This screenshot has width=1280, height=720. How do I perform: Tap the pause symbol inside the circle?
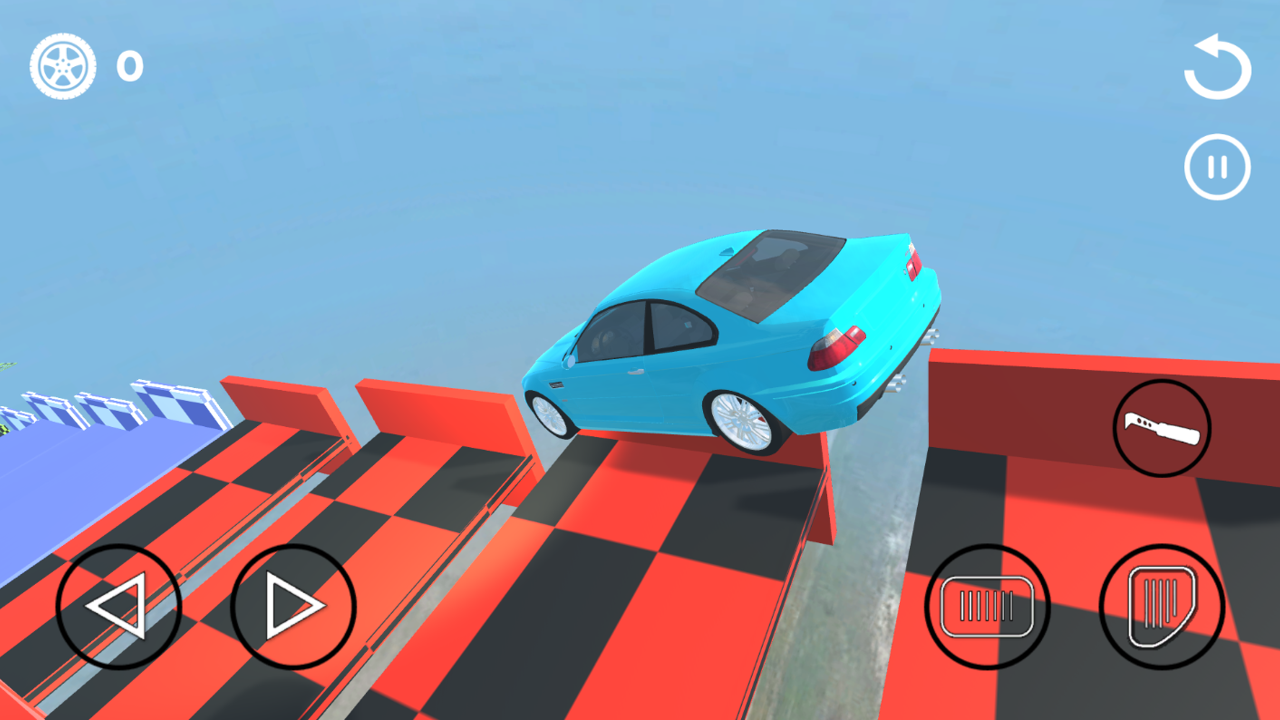(x=1216, y=165)
